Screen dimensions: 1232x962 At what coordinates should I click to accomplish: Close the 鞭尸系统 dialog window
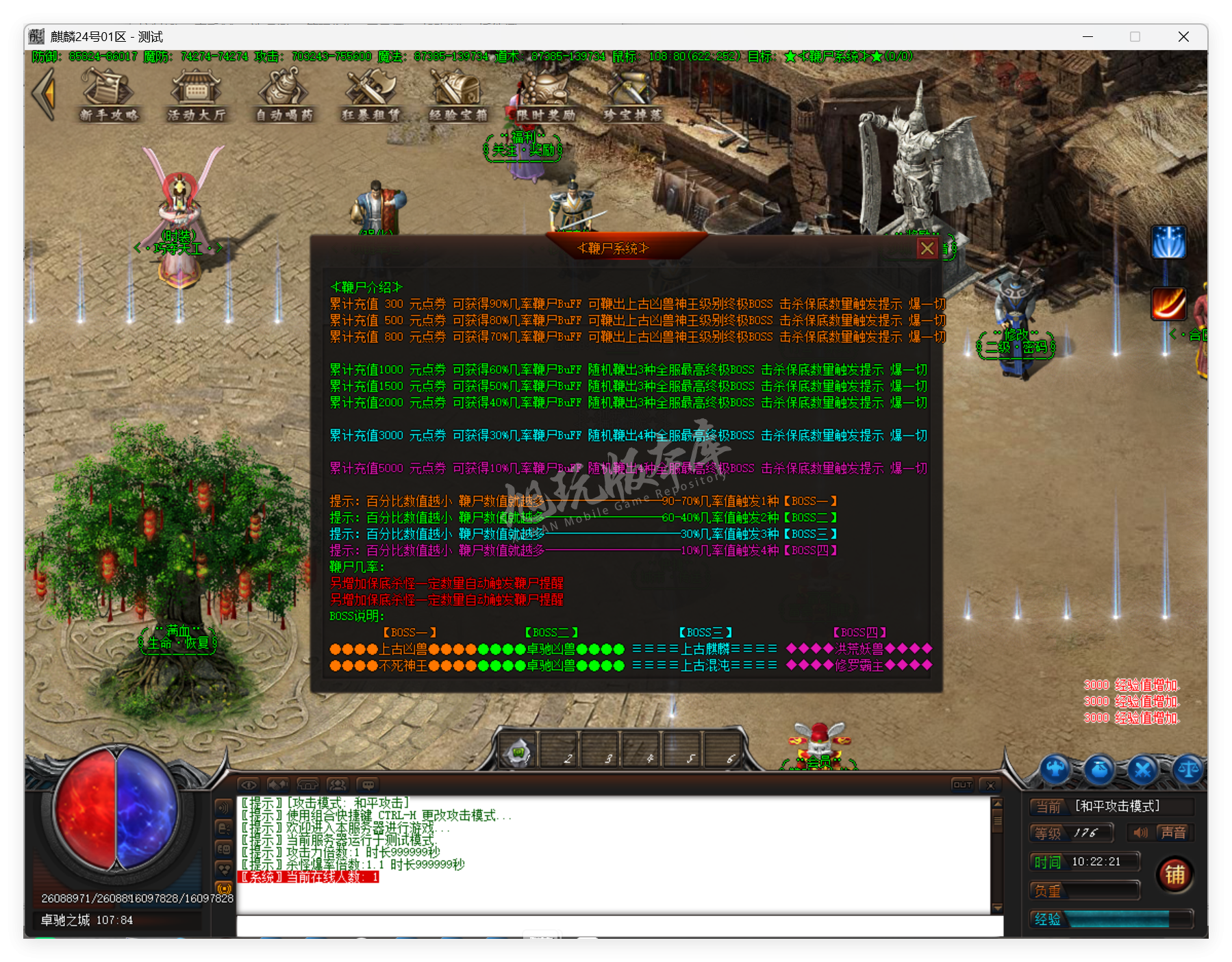click(x=928, y=248)
